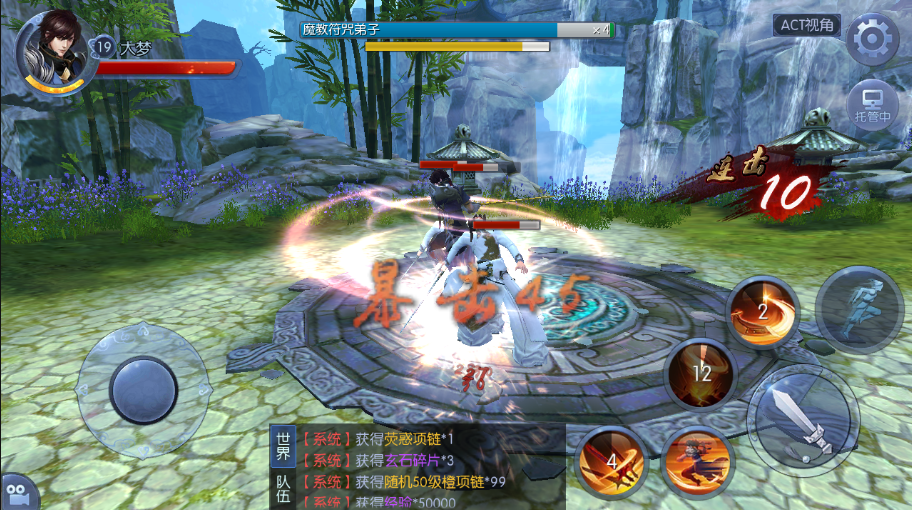The width and height of the screenshot is (912, 510).
Task: Activate the skill showing cooldown 4
Action: pos(612,462)
